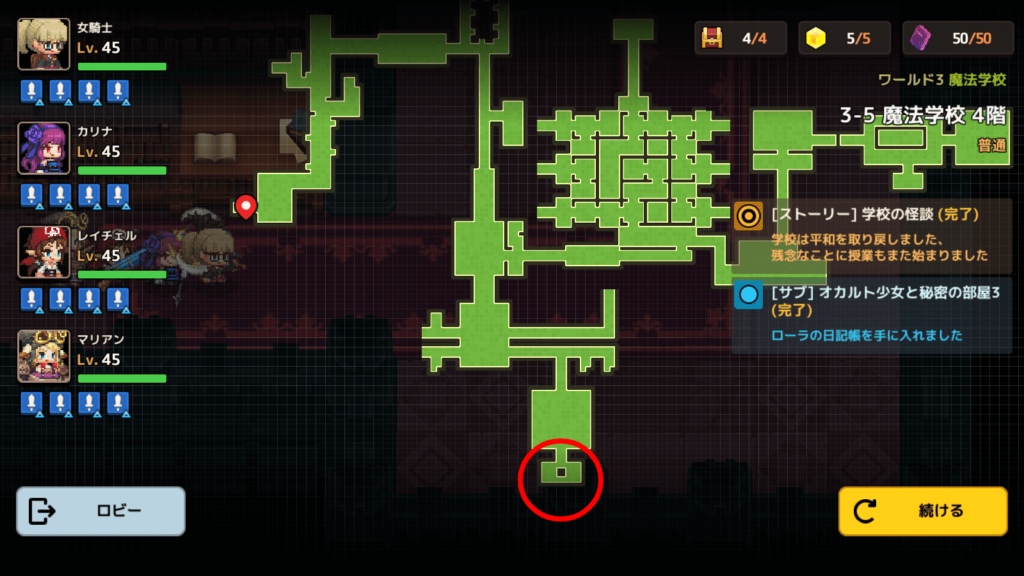
Task: Select the 女騎士 character portrait
Action: [x=44, y=44]
